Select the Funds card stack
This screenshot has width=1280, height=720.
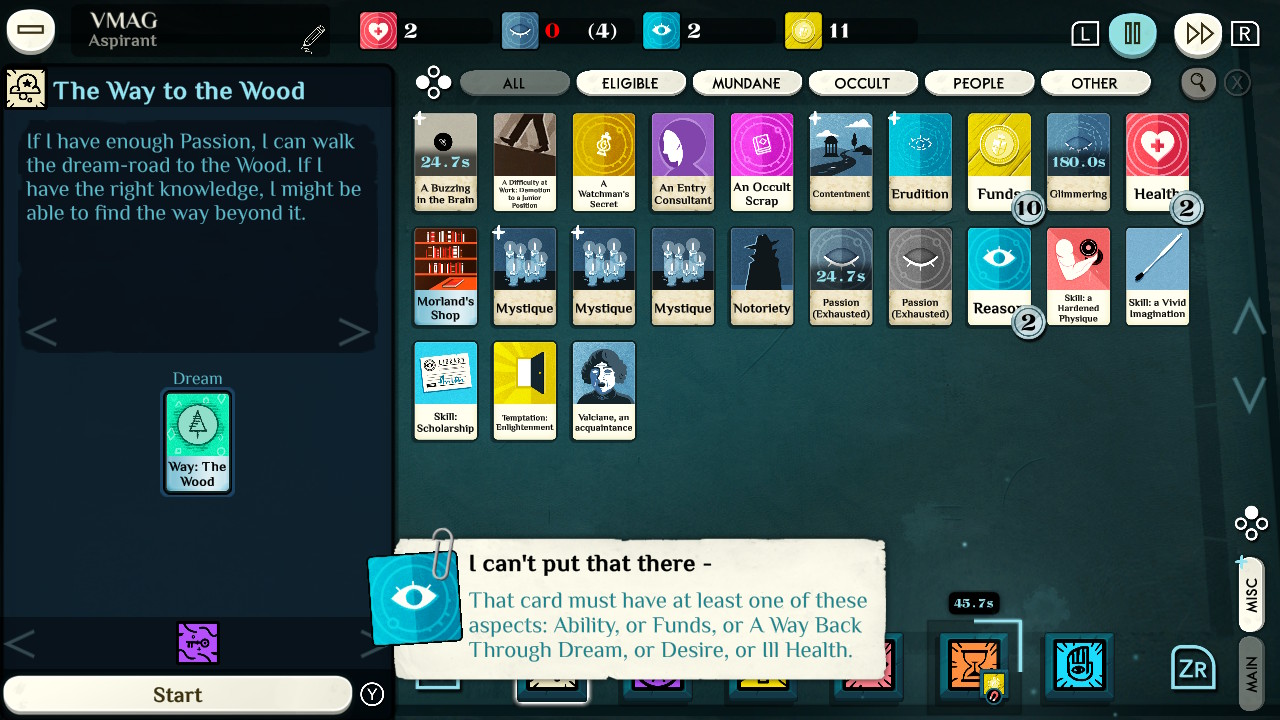[999, 162]
